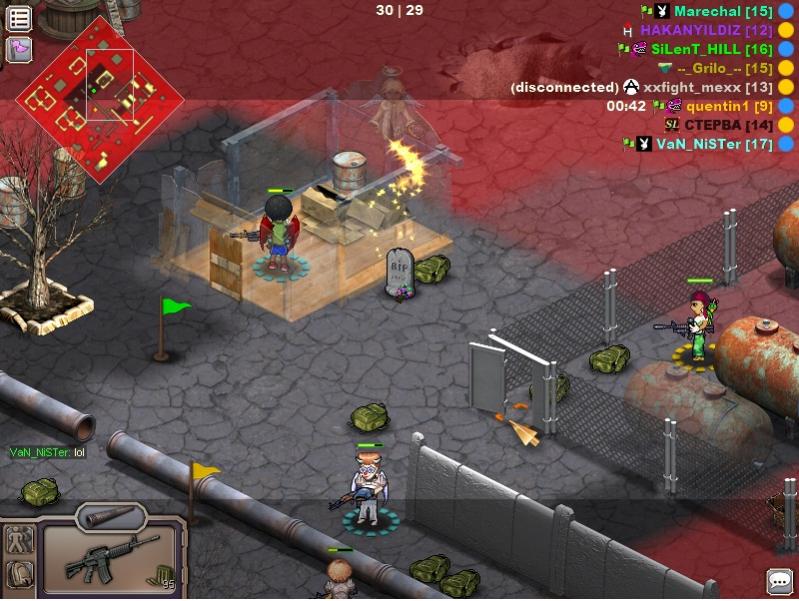
Task: Click the pink flag button
Action: (19, 49)
